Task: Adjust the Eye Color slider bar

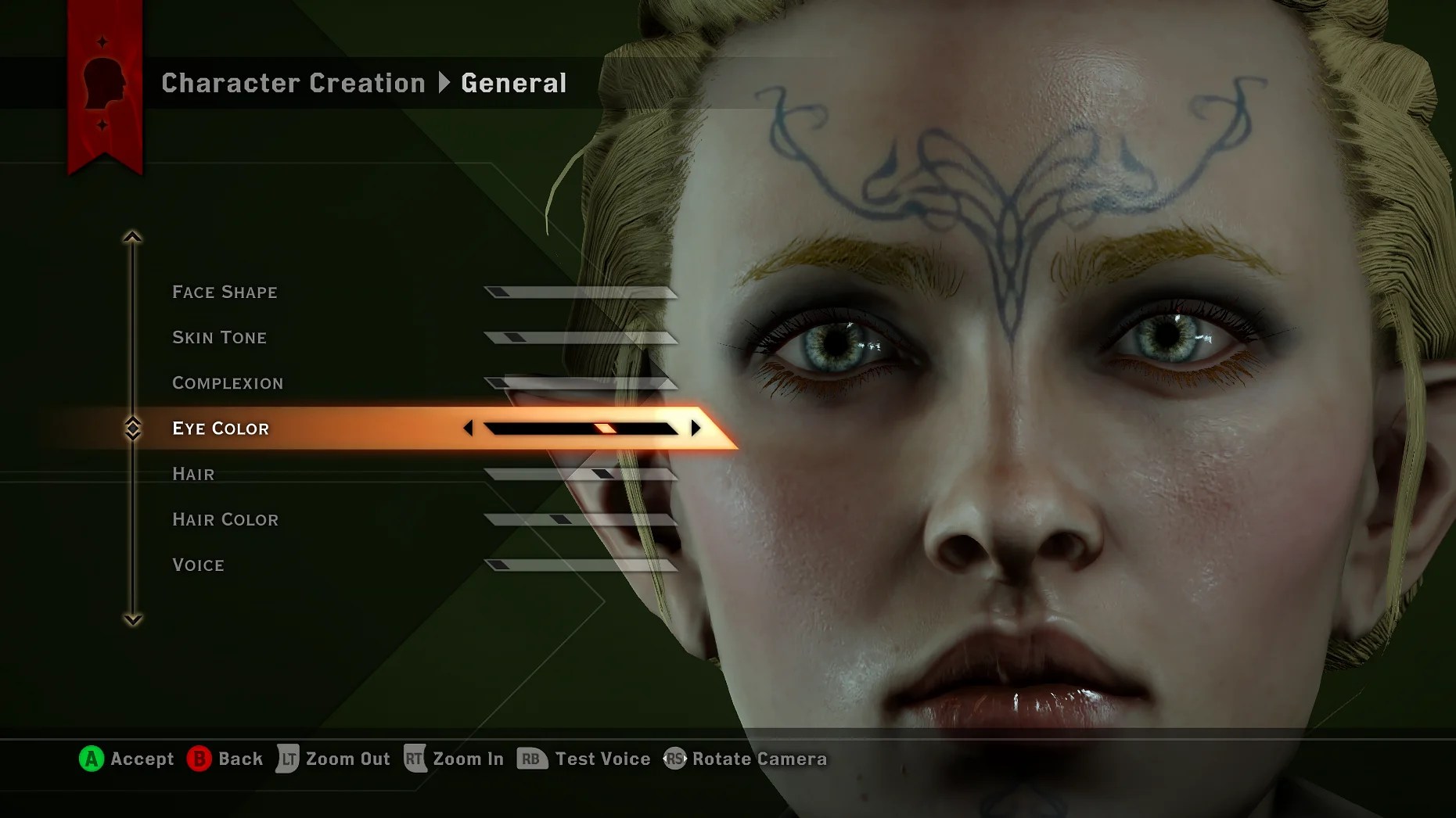Action: coord(579,428)
